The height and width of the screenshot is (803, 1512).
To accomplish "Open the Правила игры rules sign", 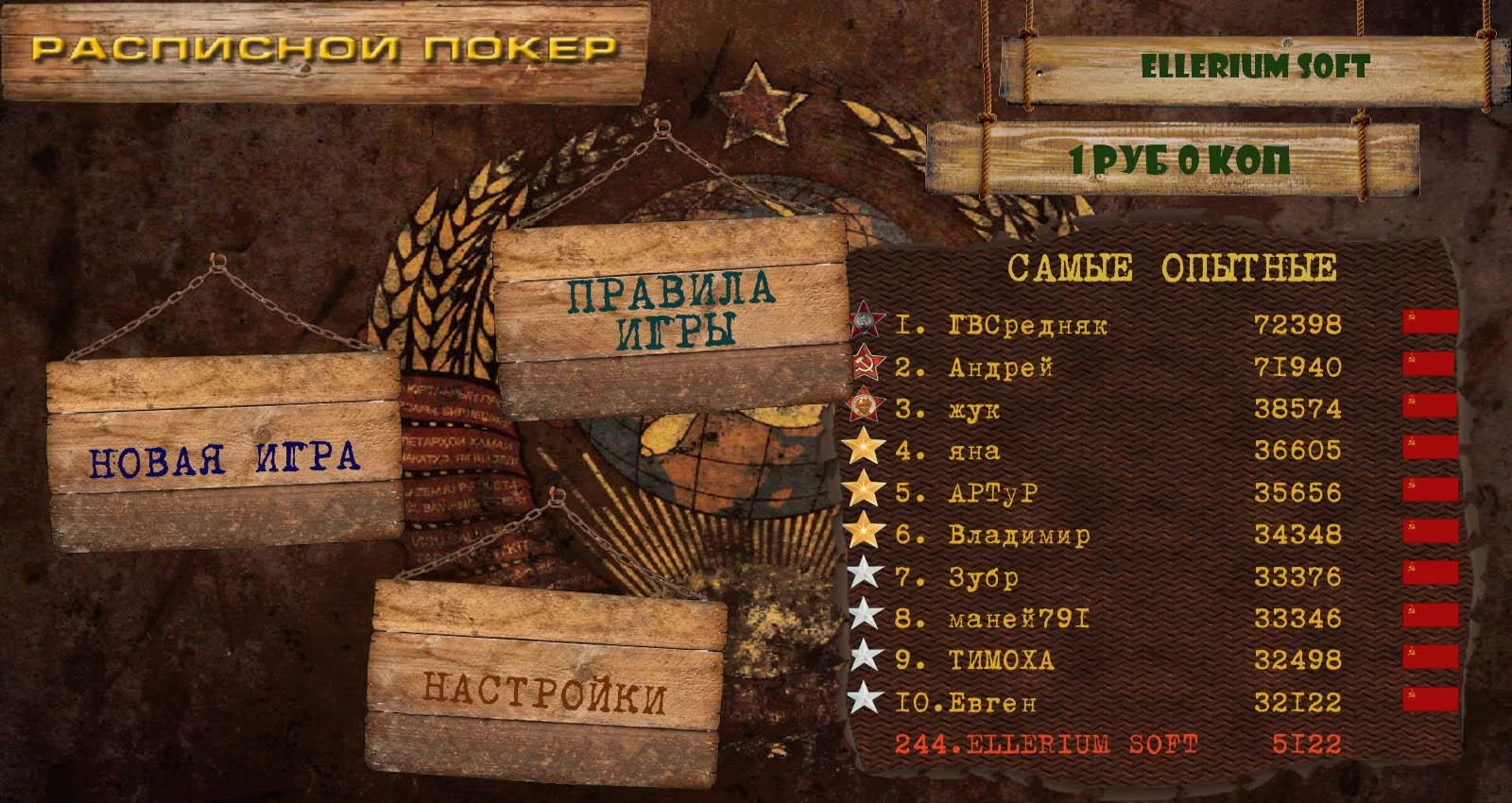I will coord(669,311).
